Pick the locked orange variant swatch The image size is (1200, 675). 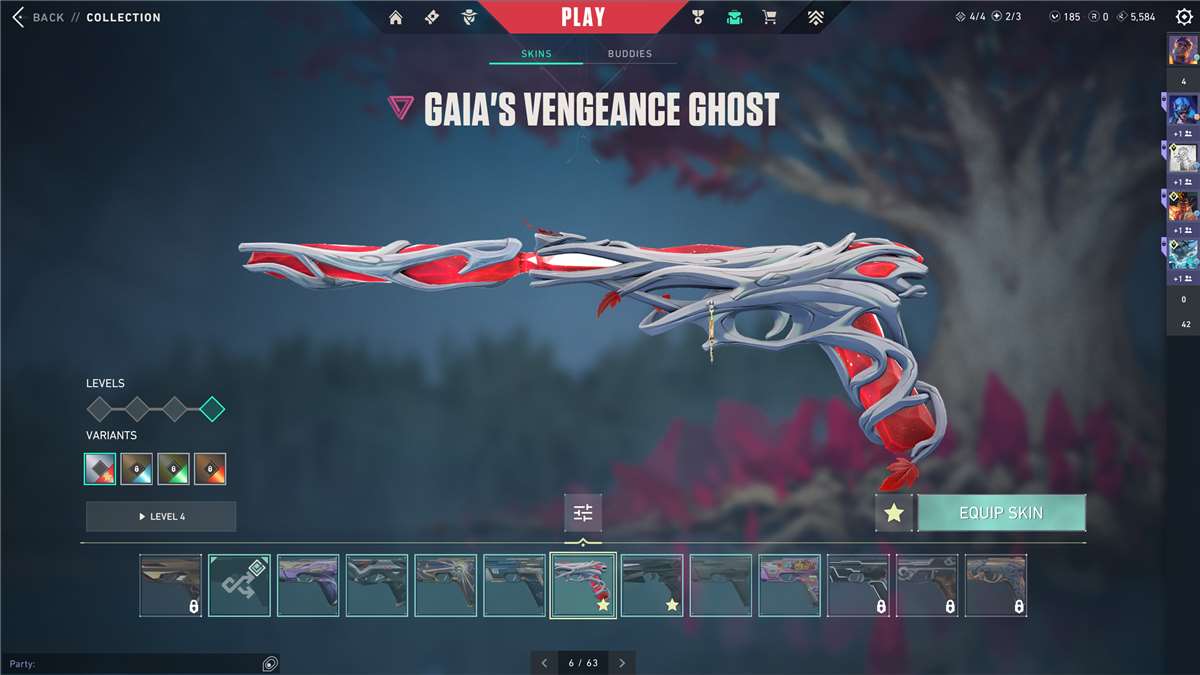pos(210,468)
